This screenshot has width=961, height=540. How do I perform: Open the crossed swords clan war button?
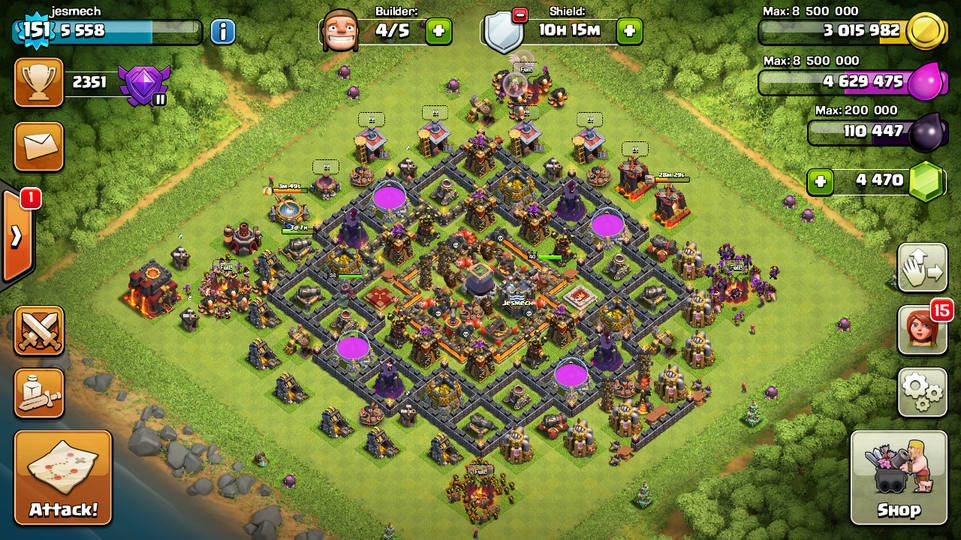point(39,331)
